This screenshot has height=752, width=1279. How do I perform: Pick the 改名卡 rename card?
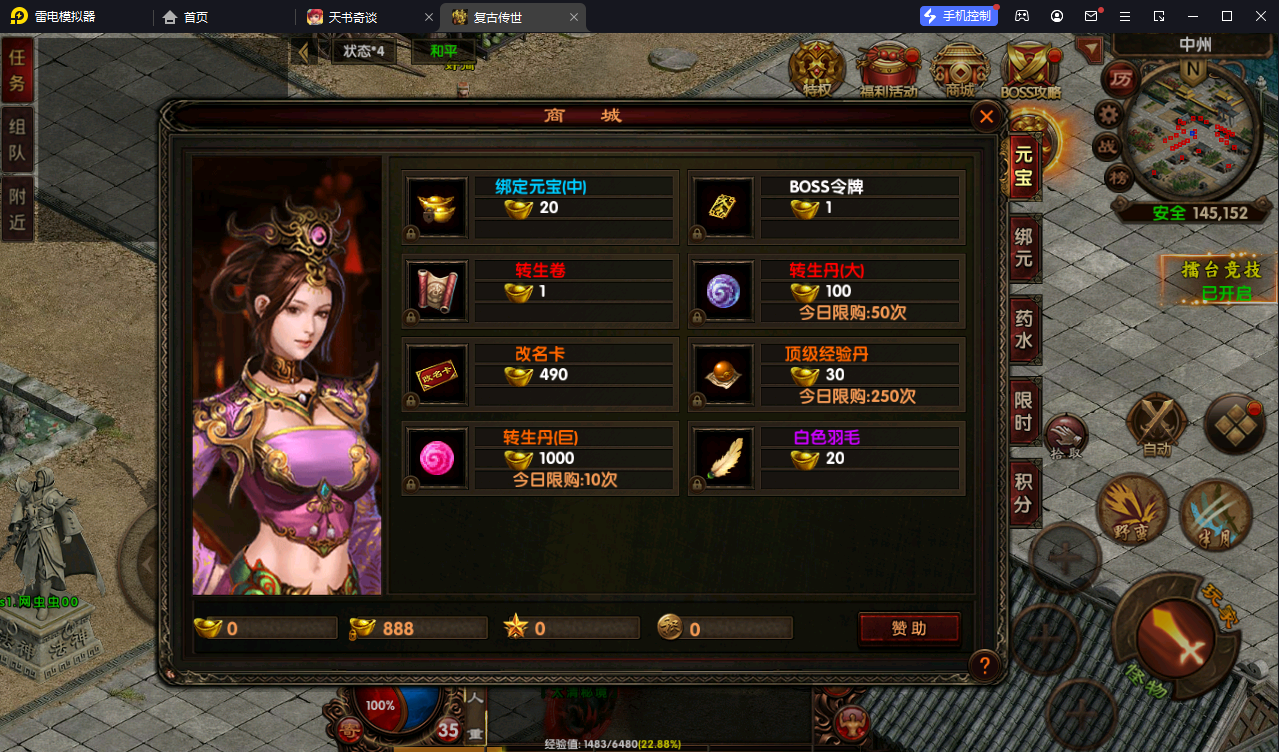pos(438,375)
